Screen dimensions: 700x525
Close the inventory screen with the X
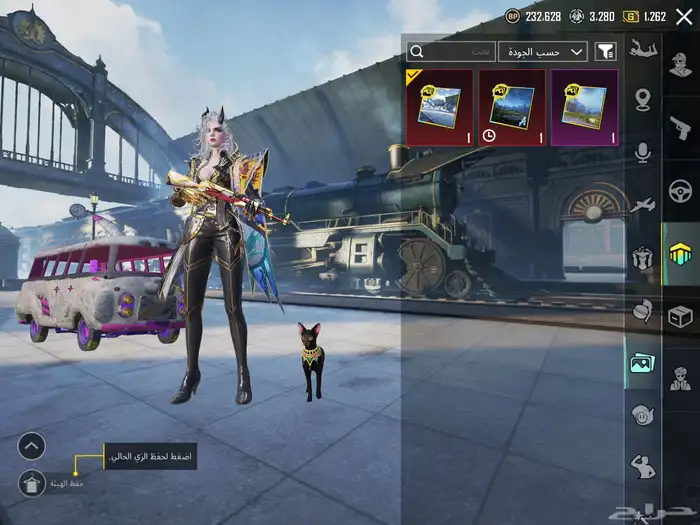tap(684, 16)
